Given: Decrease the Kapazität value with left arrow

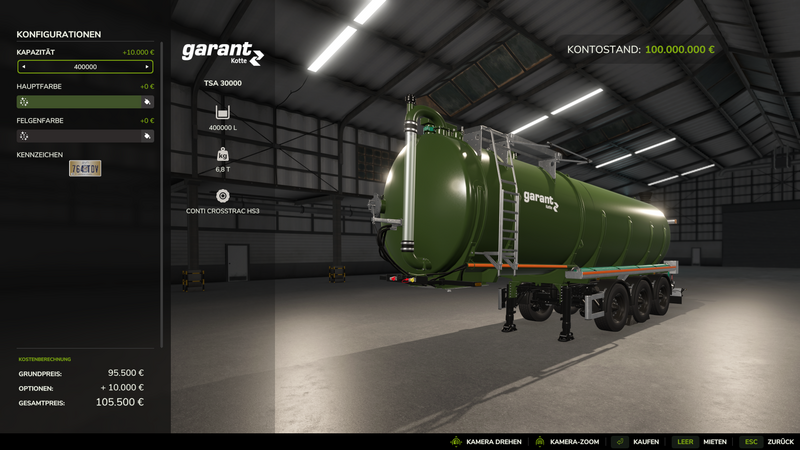Looking at the screenshot, I should tap(24, 67).
